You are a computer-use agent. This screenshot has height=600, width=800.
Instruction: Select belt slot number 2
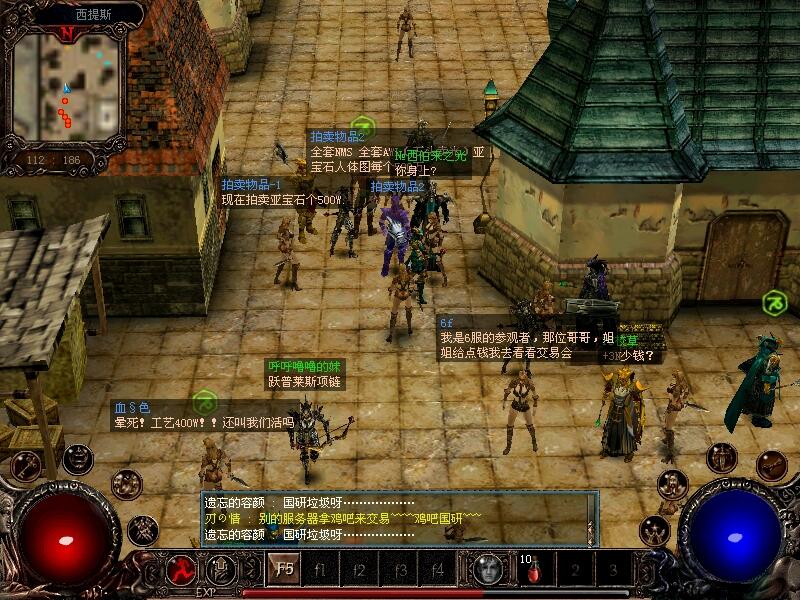[x=575, y=571]
